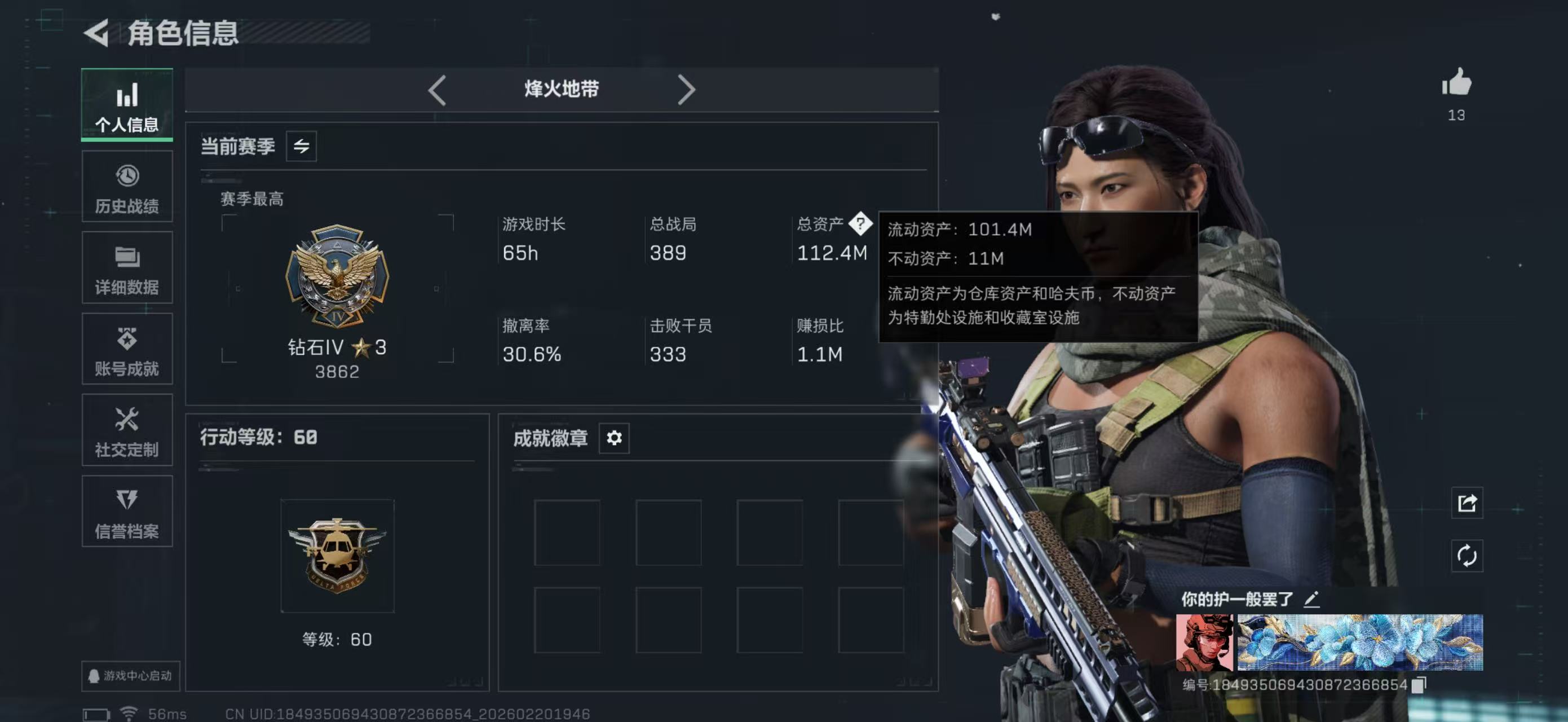Open 社交定制 customization panel

(127, 431)
